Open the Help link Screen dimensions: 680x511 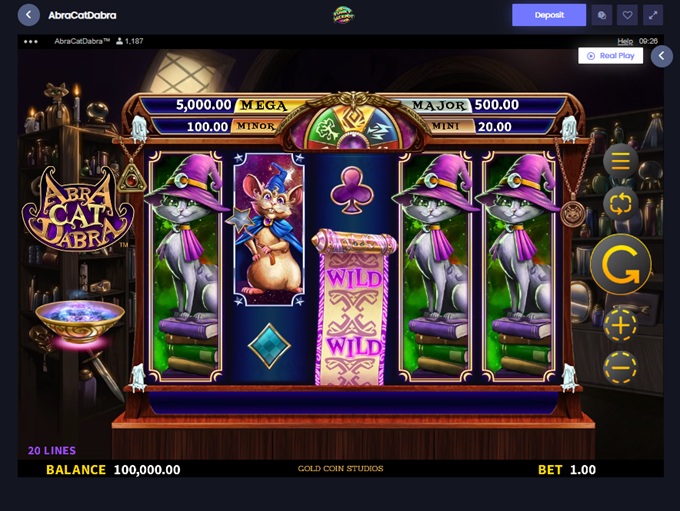click(x=625, y=41)
